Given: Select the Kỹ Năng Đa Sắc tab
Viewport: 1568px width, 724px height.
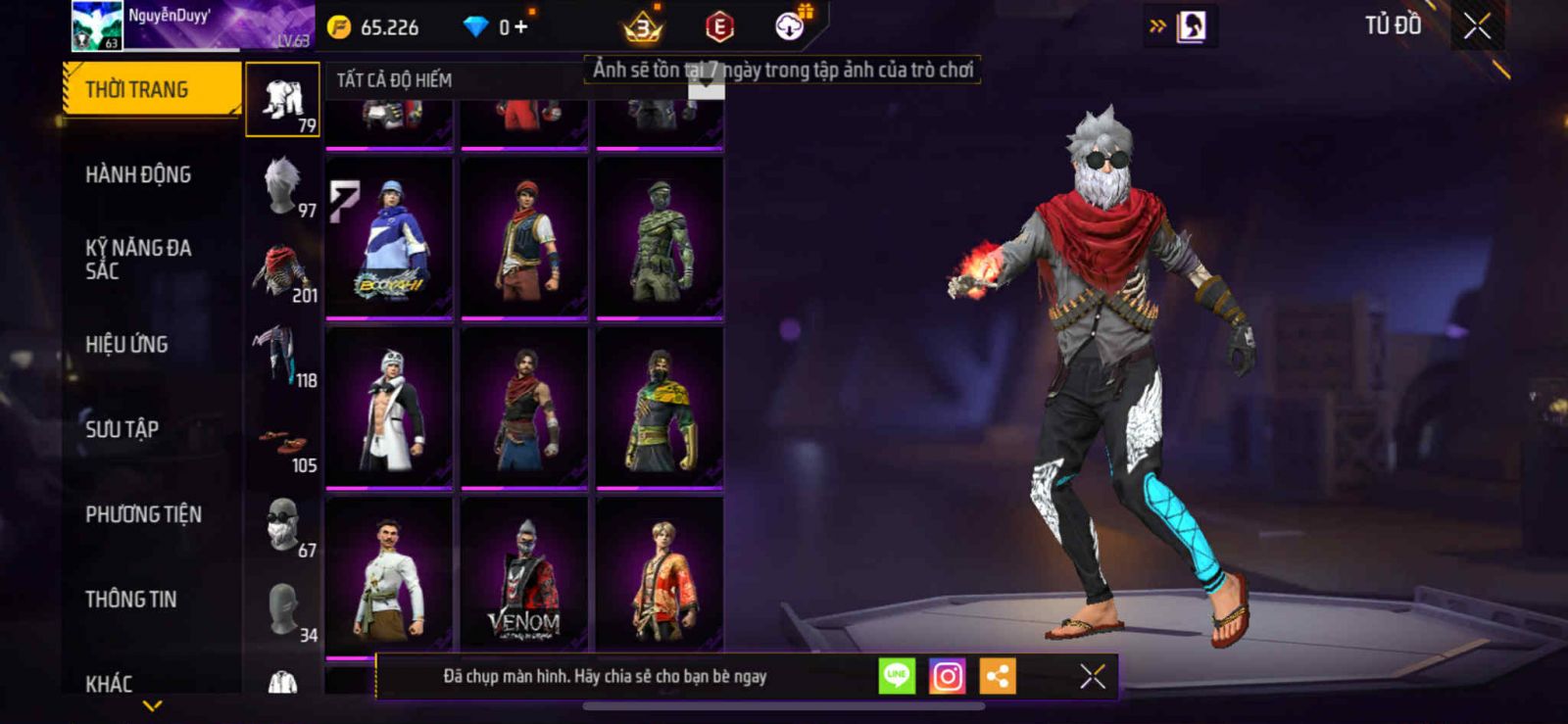Looking at the screenshot, I should tap(138, 260).
